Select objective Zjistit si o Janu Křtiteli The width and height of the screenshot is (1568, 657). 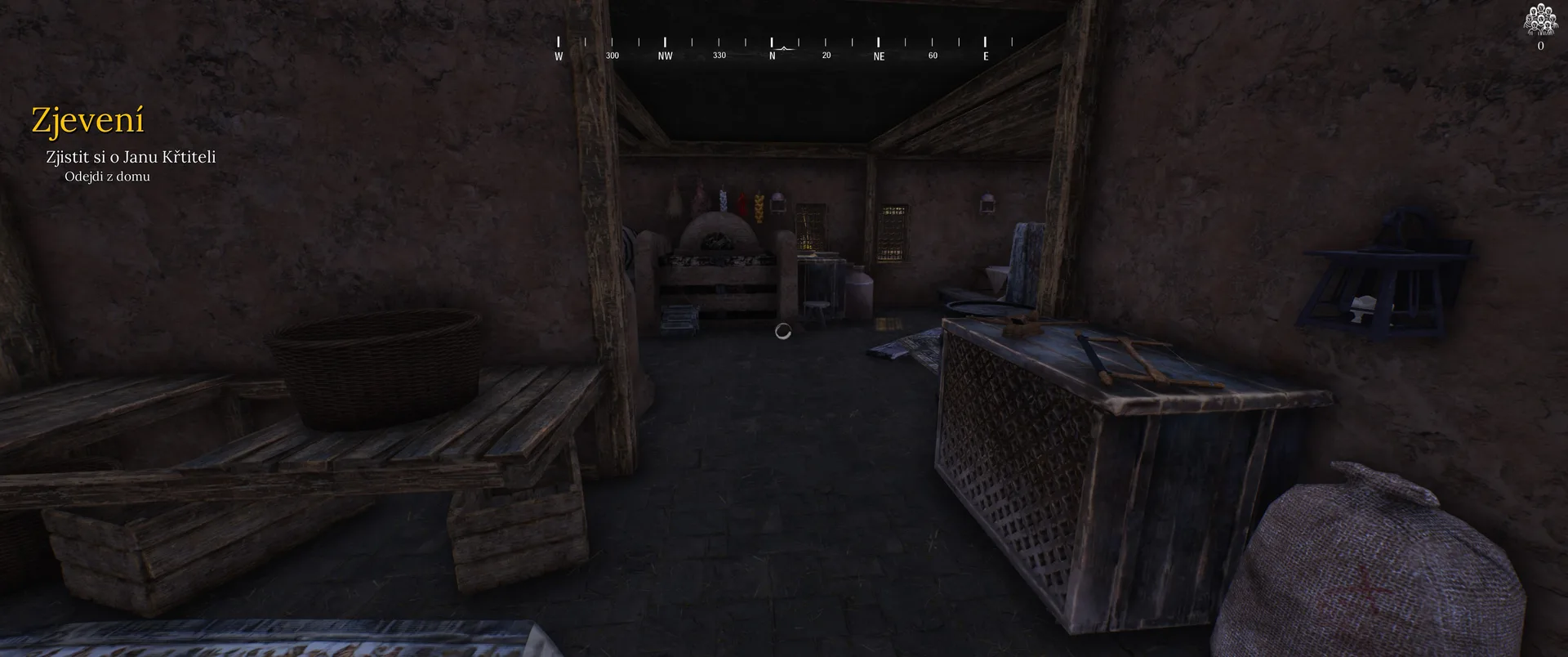coord(131,157)
